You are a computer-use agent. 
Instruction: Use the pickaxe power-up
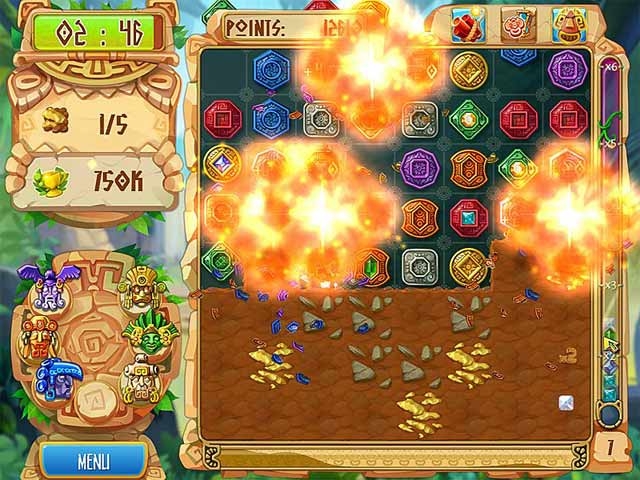tap(519, 24)
